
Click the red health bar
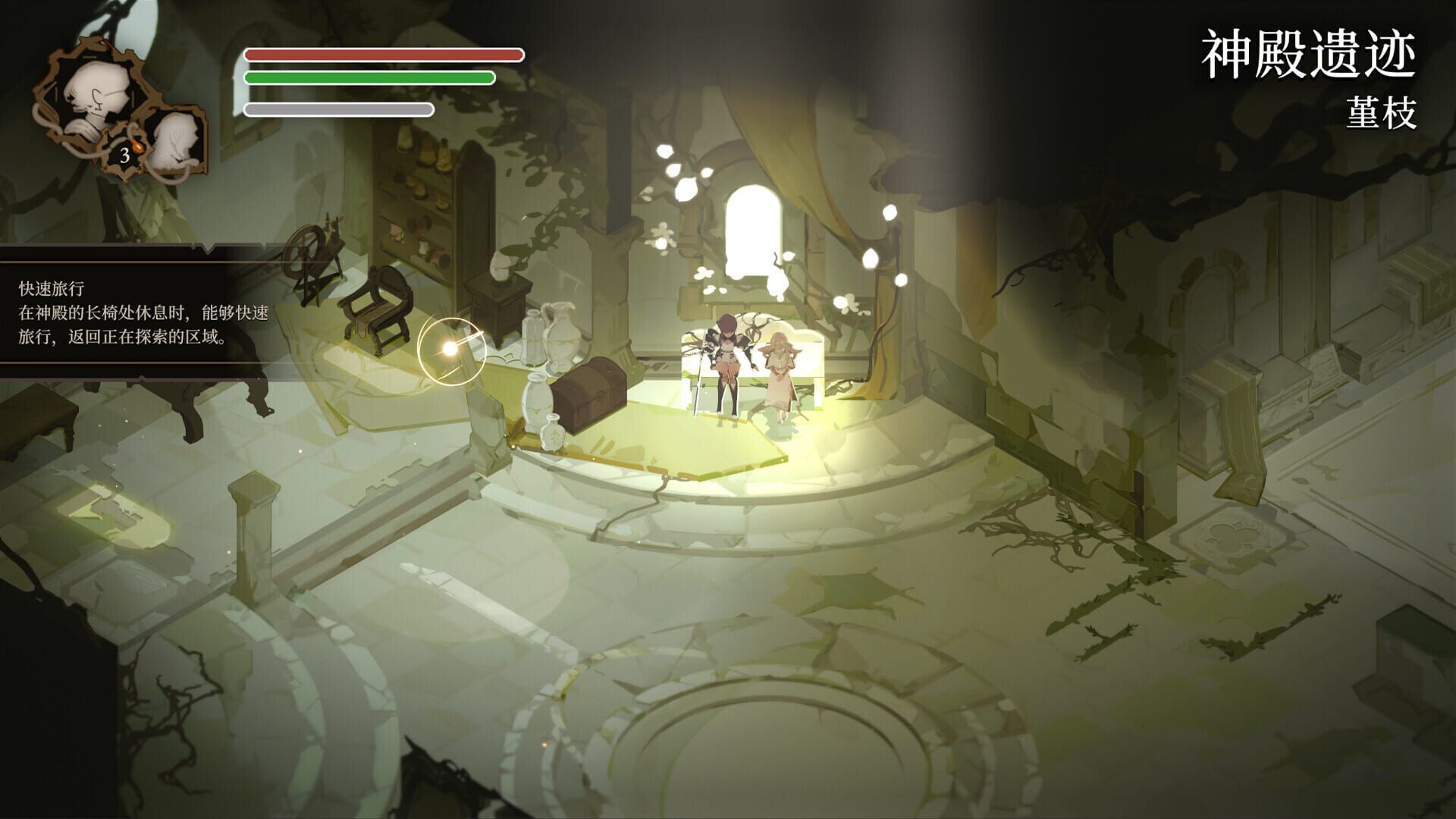[x=383, y=54]
